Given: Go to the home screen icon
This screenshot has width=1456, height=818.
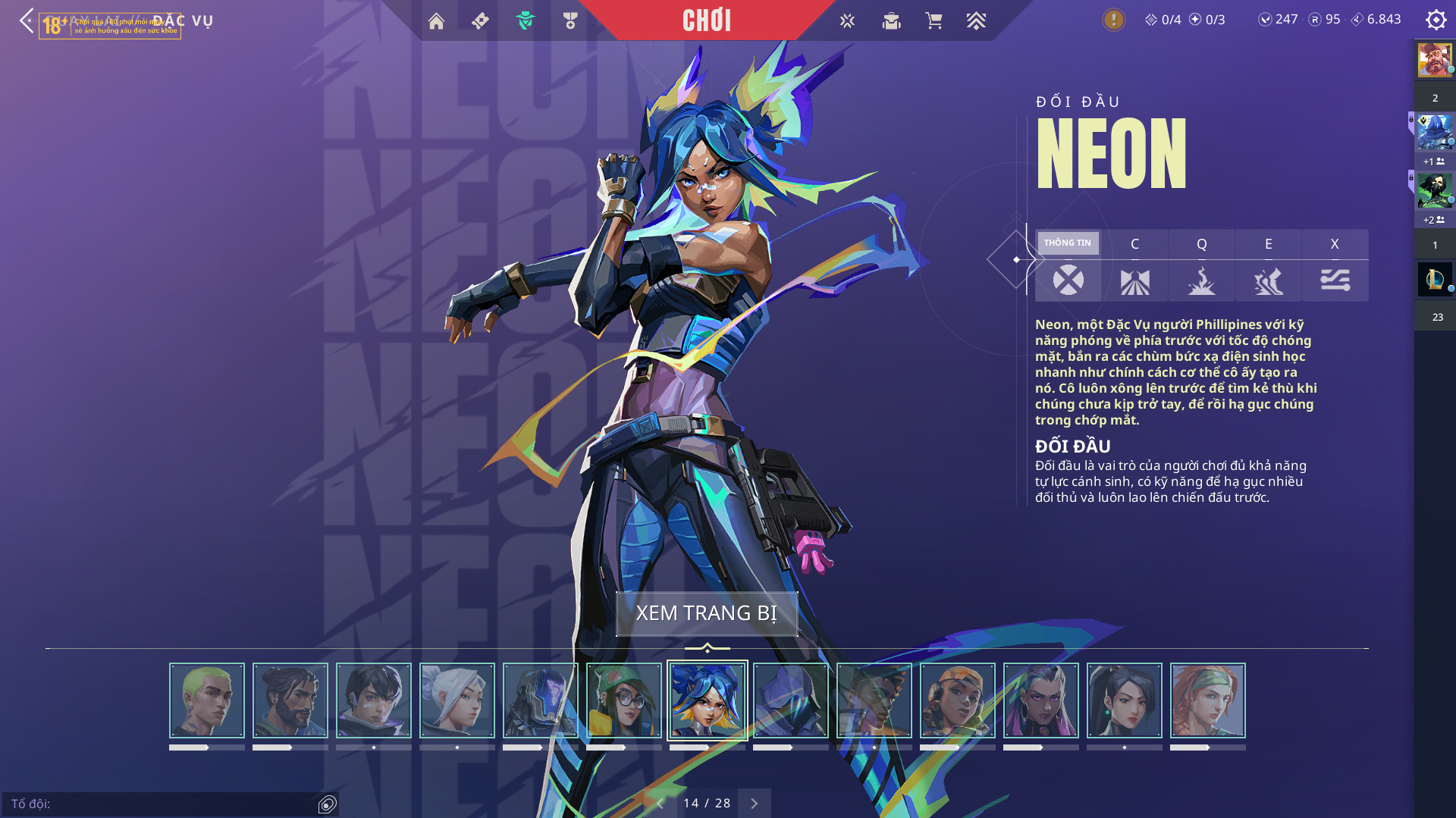Looking at the screenshot, I should click(436, 21).
